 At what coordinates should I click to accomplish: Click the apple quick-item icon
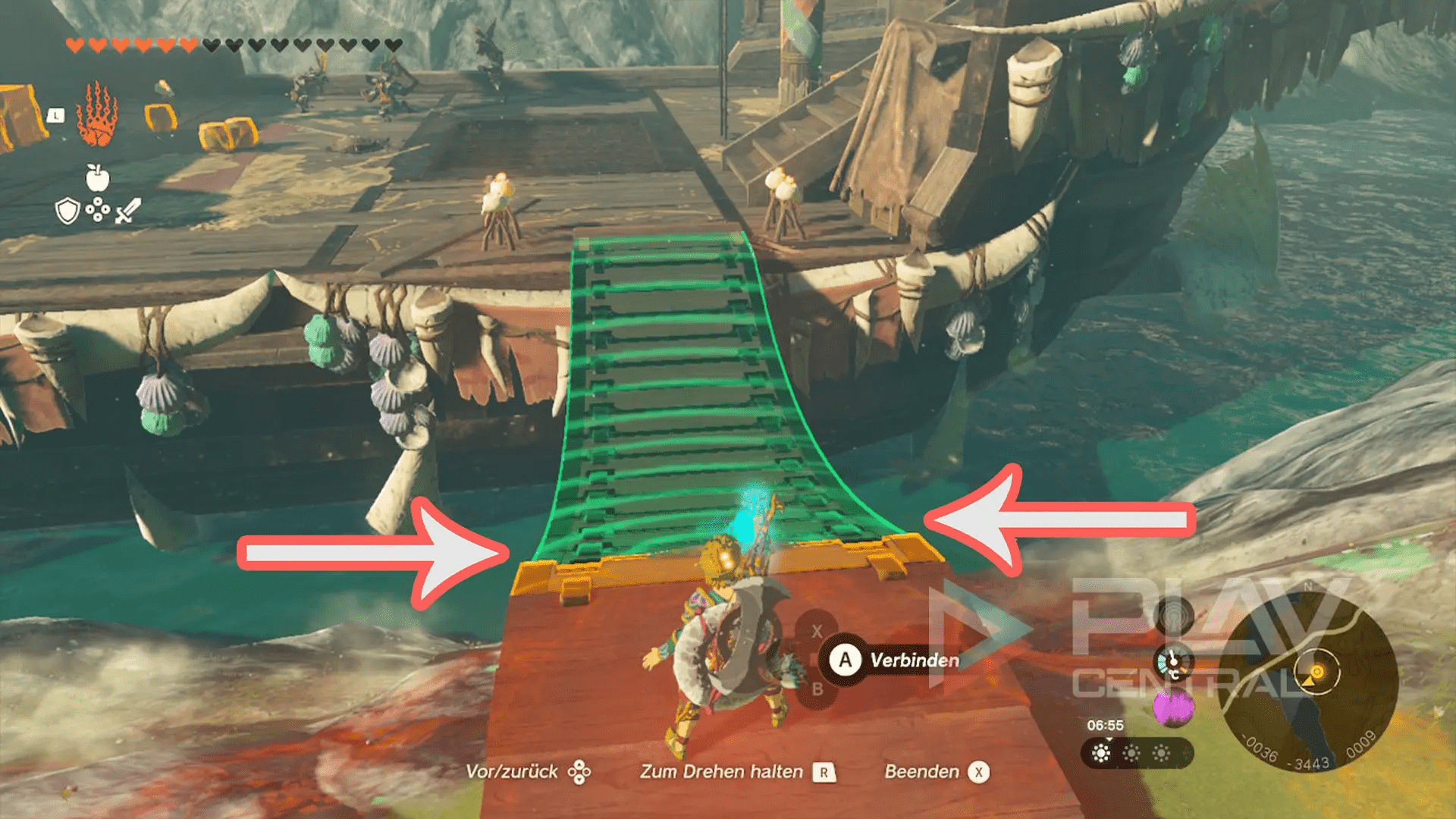(97, 177)
